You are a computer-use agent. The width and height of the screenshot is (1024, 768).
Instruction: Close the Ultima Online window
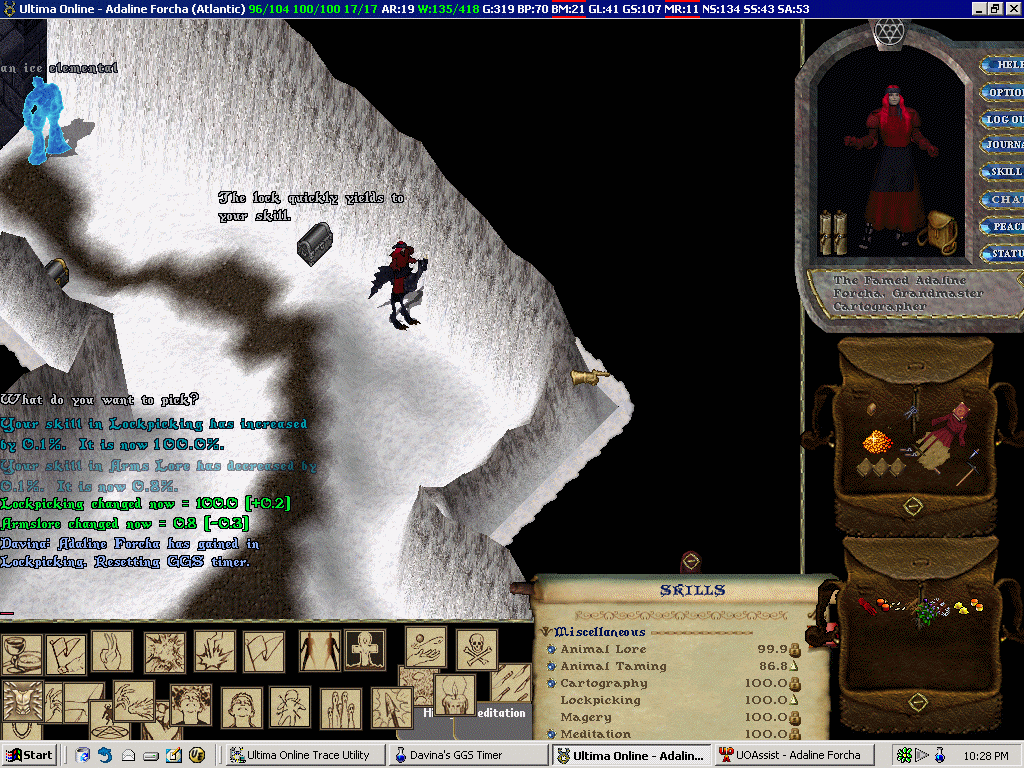[x=1012, y=8]
